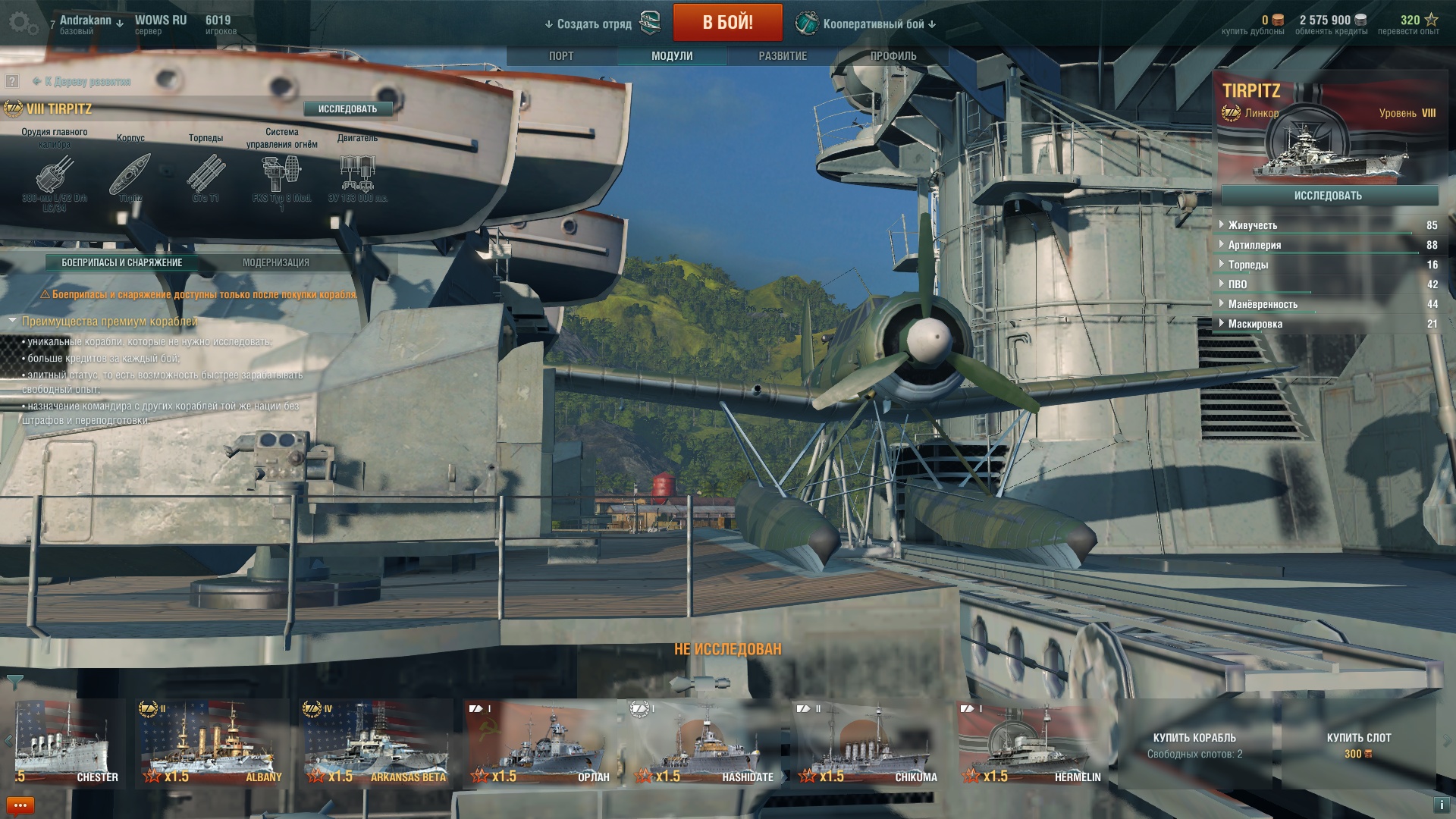This screenshot has height=819, width=1456.
Task: Expand the Живучесть stat row
Action: pyautogui.click(x=1253, y=225)
